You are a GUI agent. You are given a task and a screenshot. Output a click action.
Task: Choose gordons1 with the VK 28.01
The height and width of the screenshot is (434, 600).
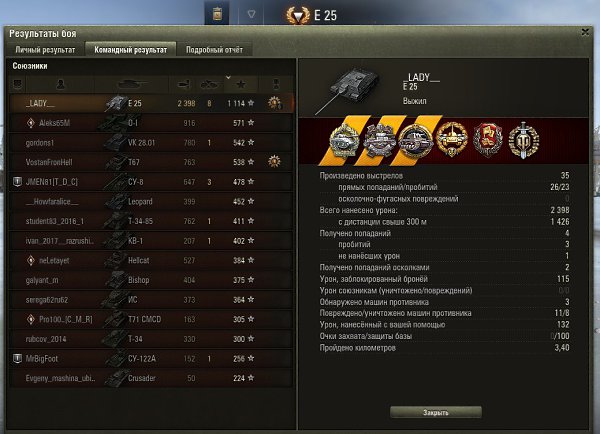[x=150, y=142]
